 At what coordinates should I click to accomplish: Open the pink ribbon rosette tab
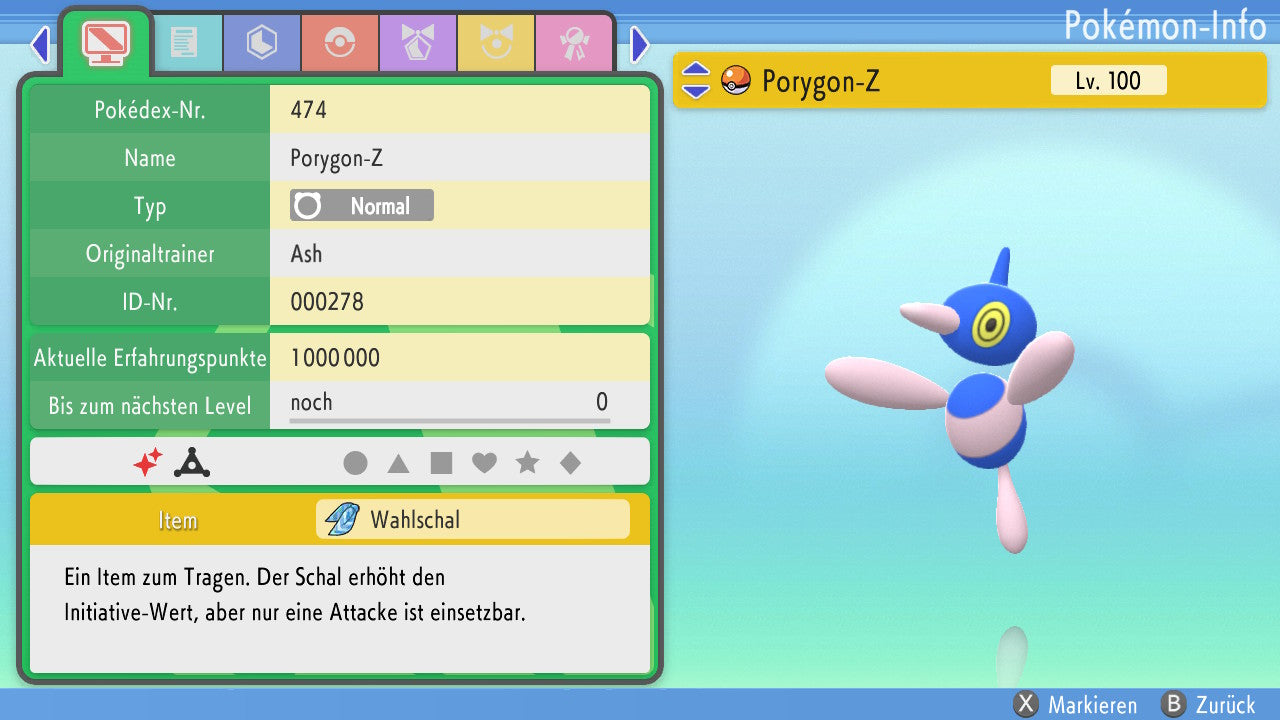pyautogui.click(x=573, y=43)
